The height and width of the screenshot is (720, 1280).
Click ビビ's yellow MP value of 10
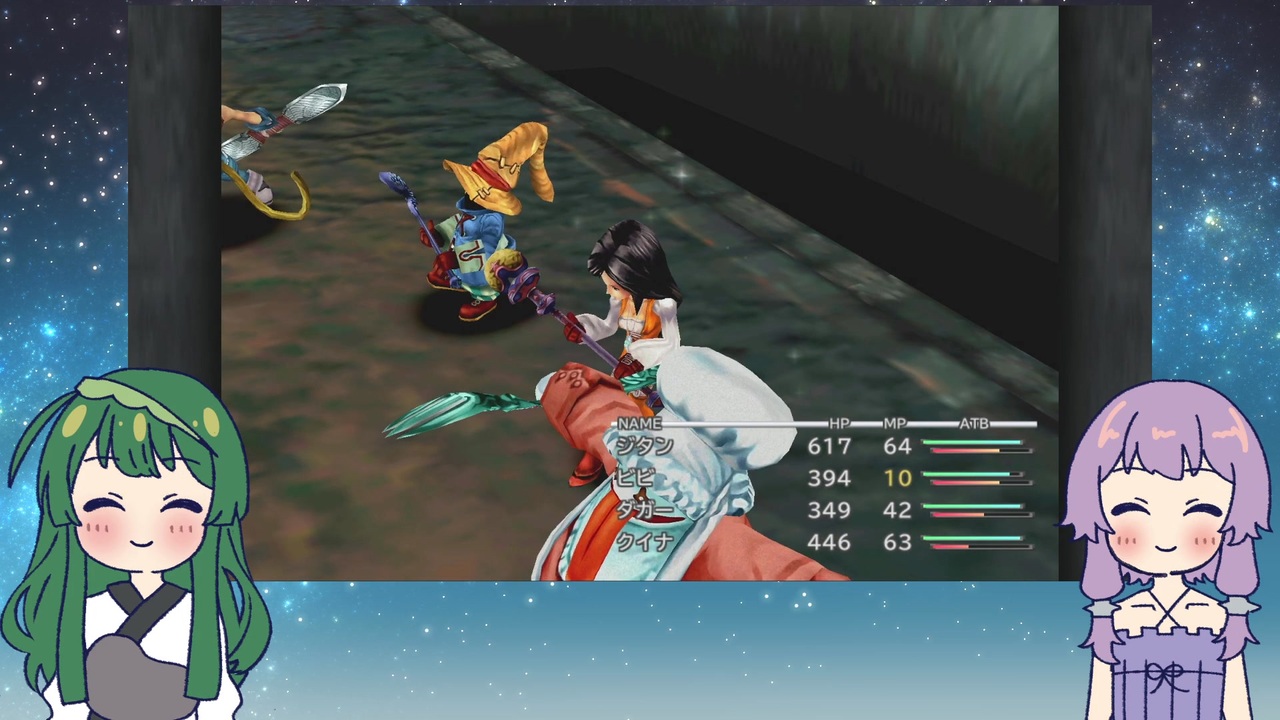click(x=897, y=478)
